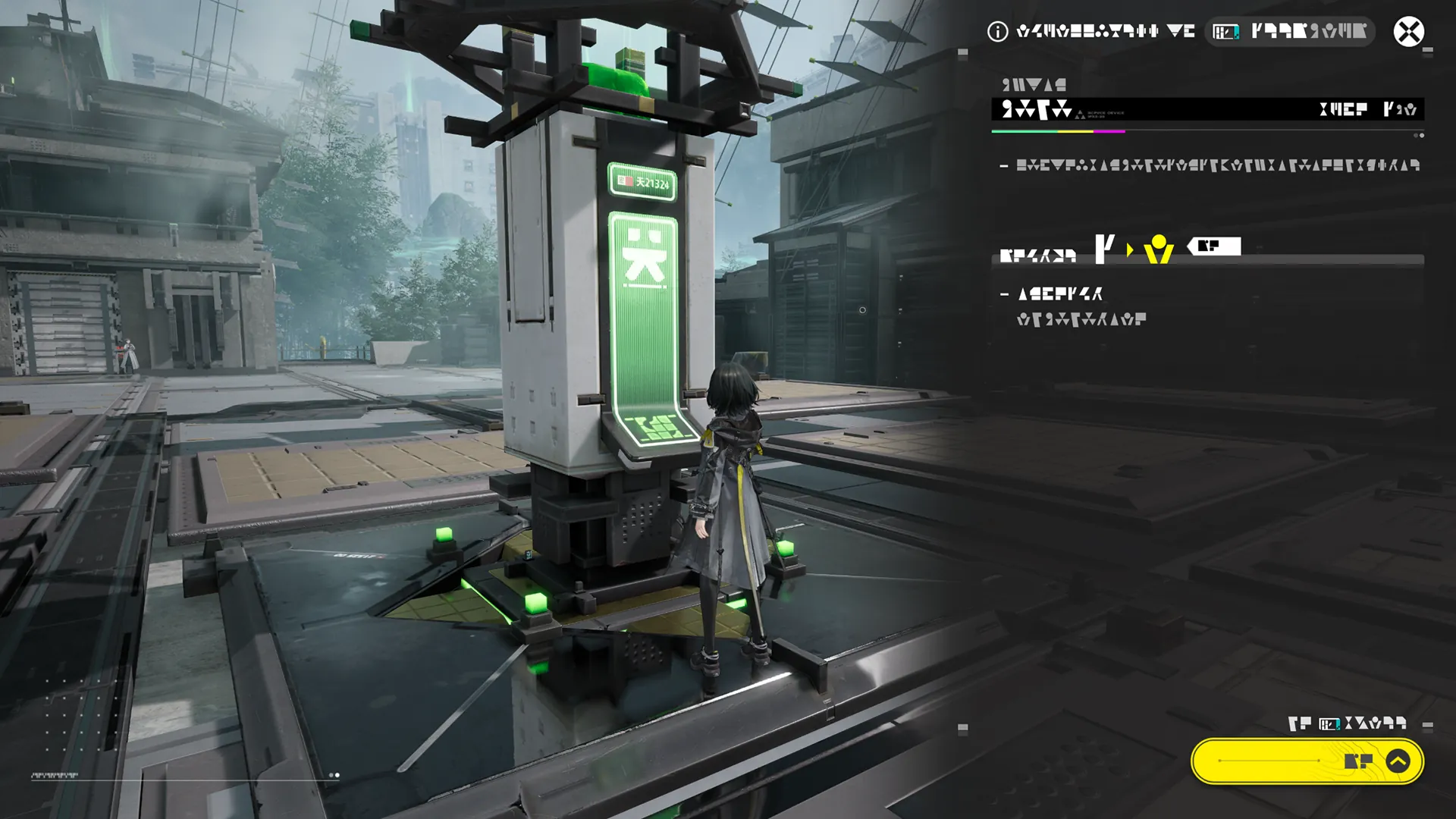Activate the large yellow upgrade button
Viewport: 1456px width, 819px height.
(1307, 761)
